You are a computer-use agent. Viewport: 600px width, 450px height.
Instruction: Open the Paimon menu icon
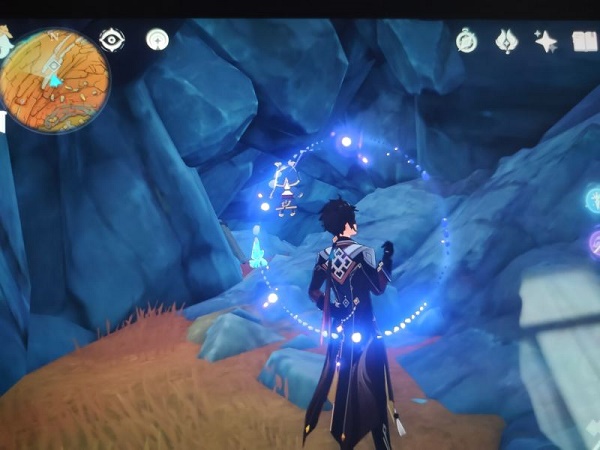(x=6, y=42)
